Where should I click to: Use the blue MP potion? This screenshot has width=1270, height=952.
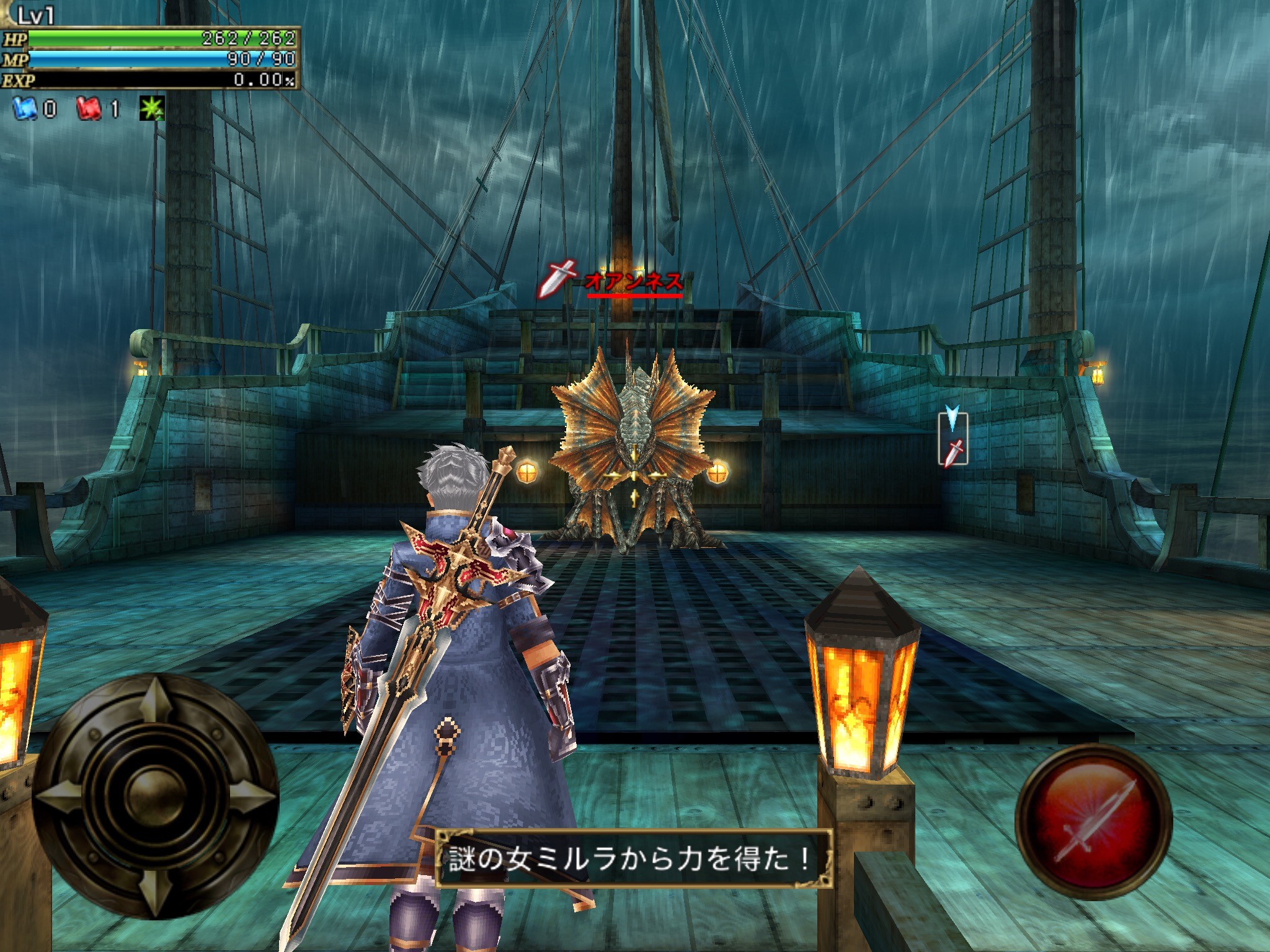(x=25, y=110)
